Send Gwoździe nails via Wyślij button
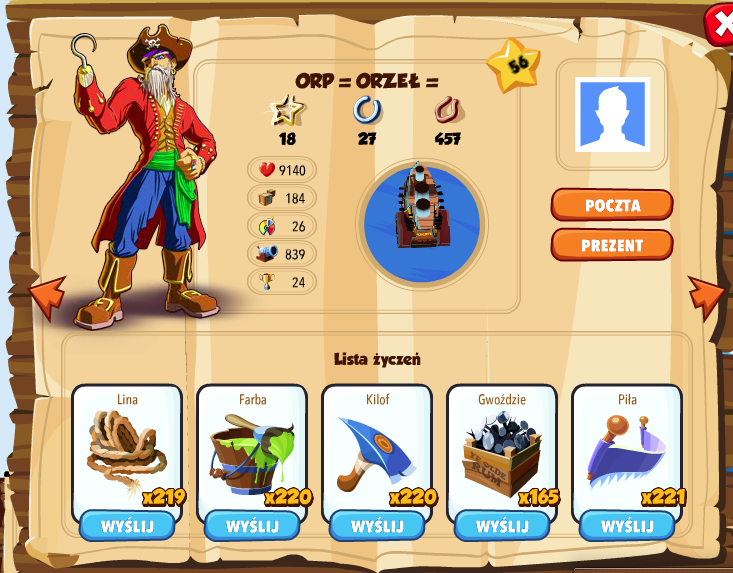733x573 pixels. click(501, 525)
